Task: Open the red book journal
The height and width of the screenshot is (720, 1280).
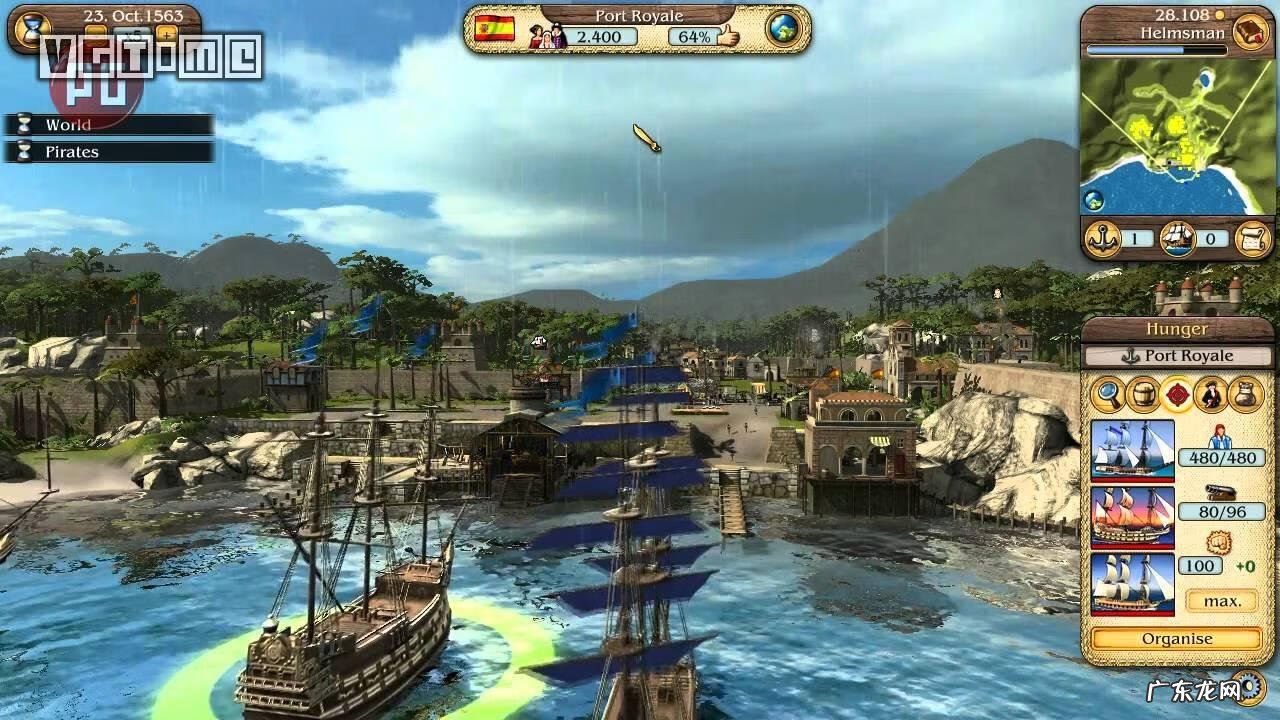Action: coord(1249,31)
